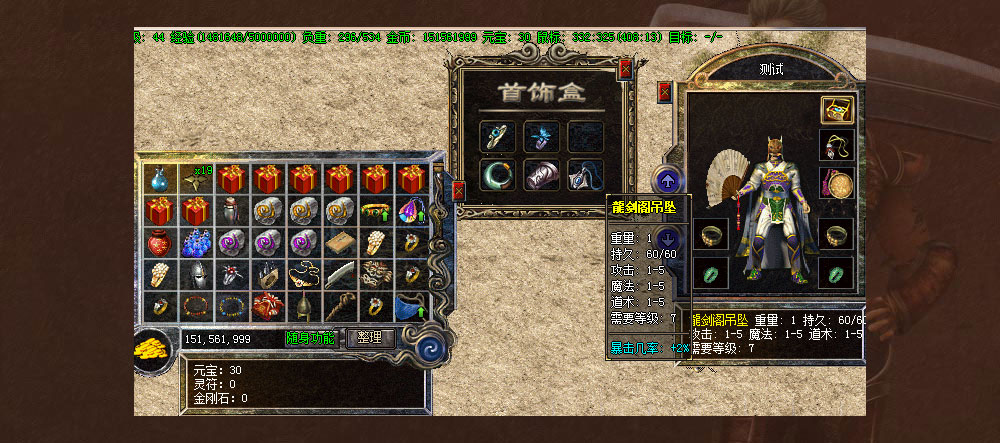Select the blue potion flask in bag
1000x443 pixels.
pos(158,180)
